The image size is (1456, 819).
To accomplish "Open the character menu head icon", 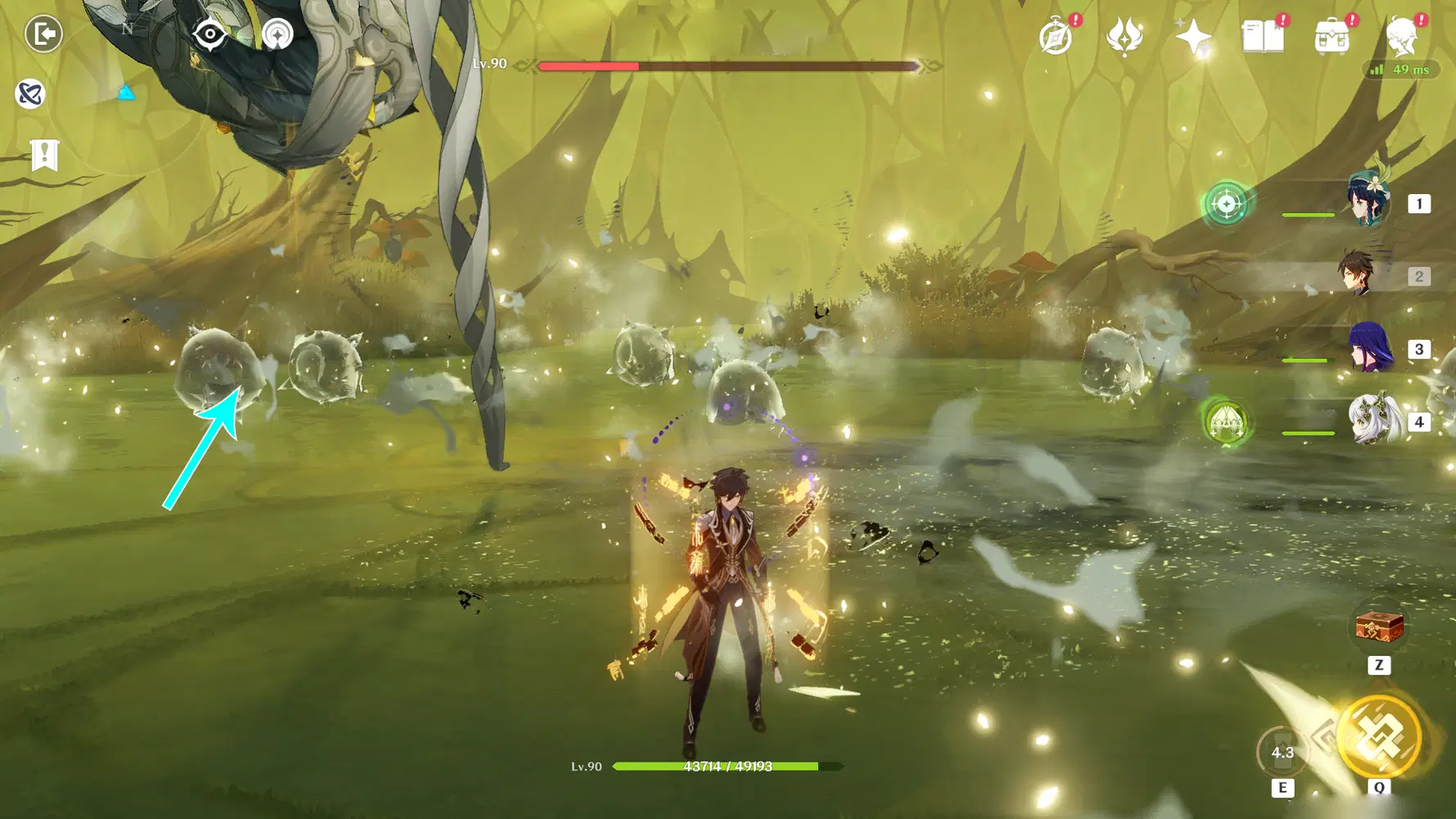I will tap(1401, 37).
